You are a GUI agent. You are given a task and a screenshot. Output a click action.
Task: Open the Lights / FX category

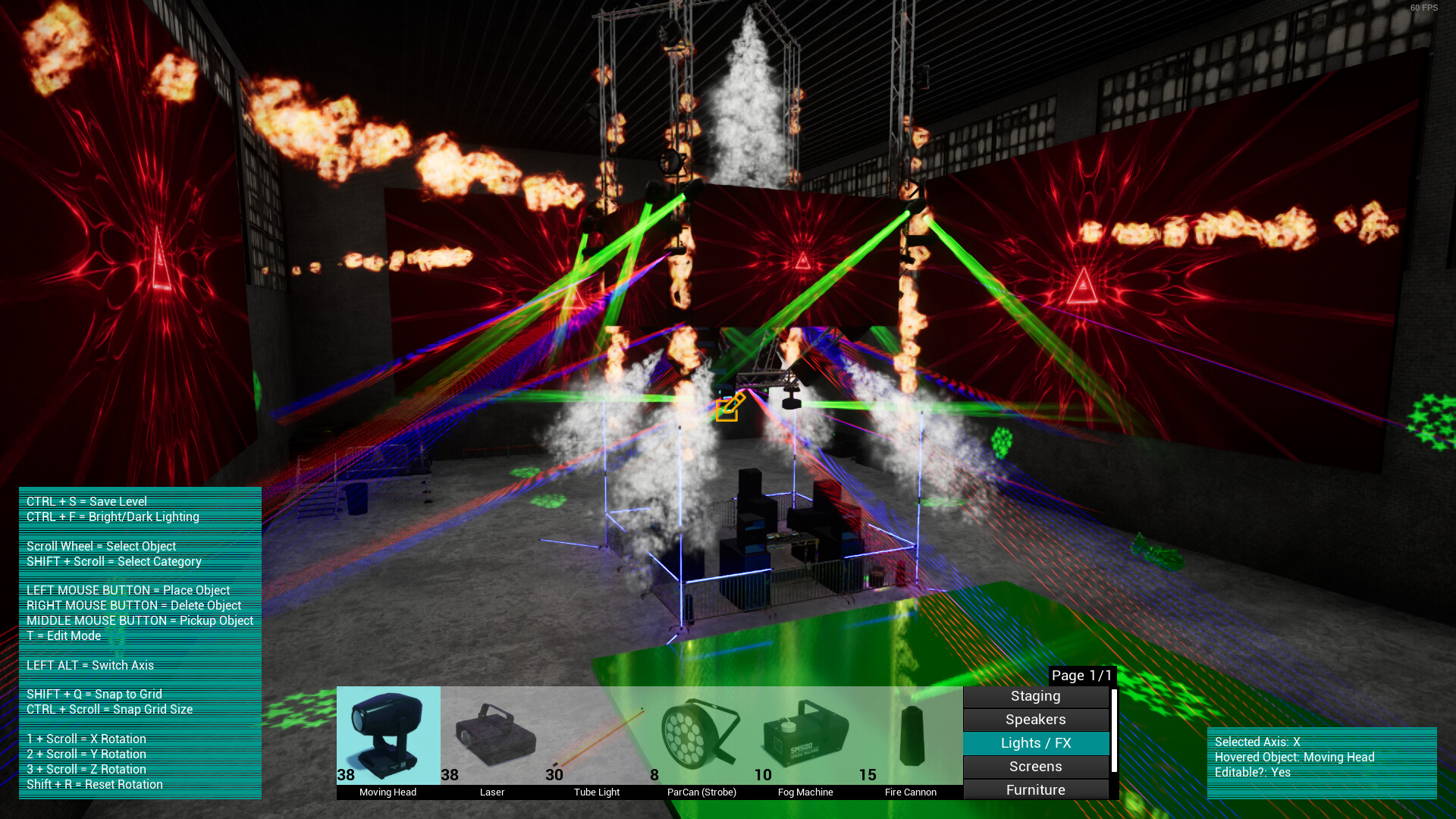[1035, 743]
